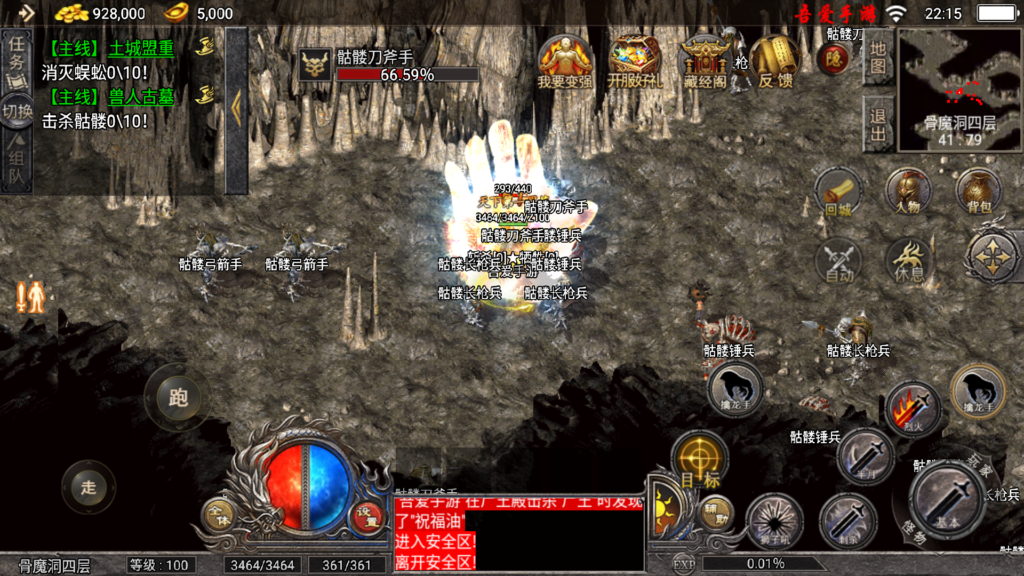Open the 背包 backpack inventory
Image resolution: width=1024 pixels, height=576 pixels.
(979, 192)
